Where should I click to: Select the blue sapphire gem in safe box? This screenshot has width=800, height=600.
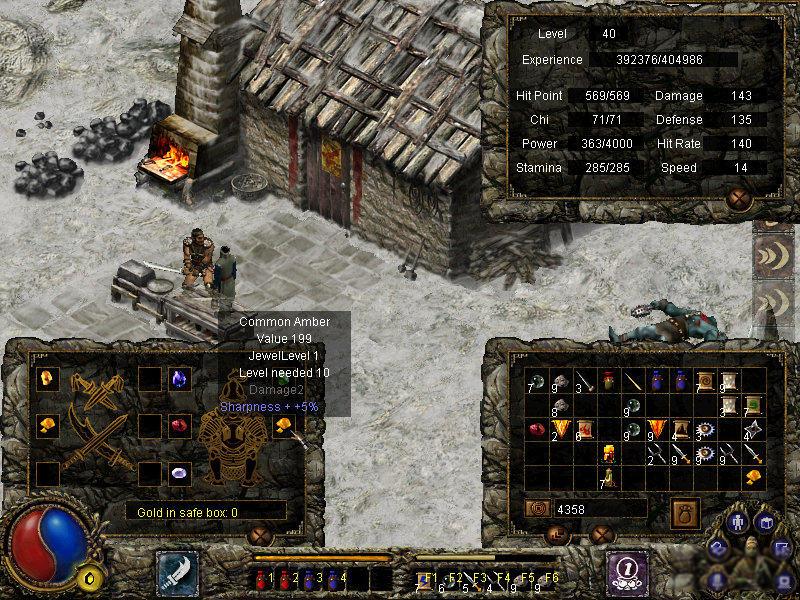click(180, 378)
